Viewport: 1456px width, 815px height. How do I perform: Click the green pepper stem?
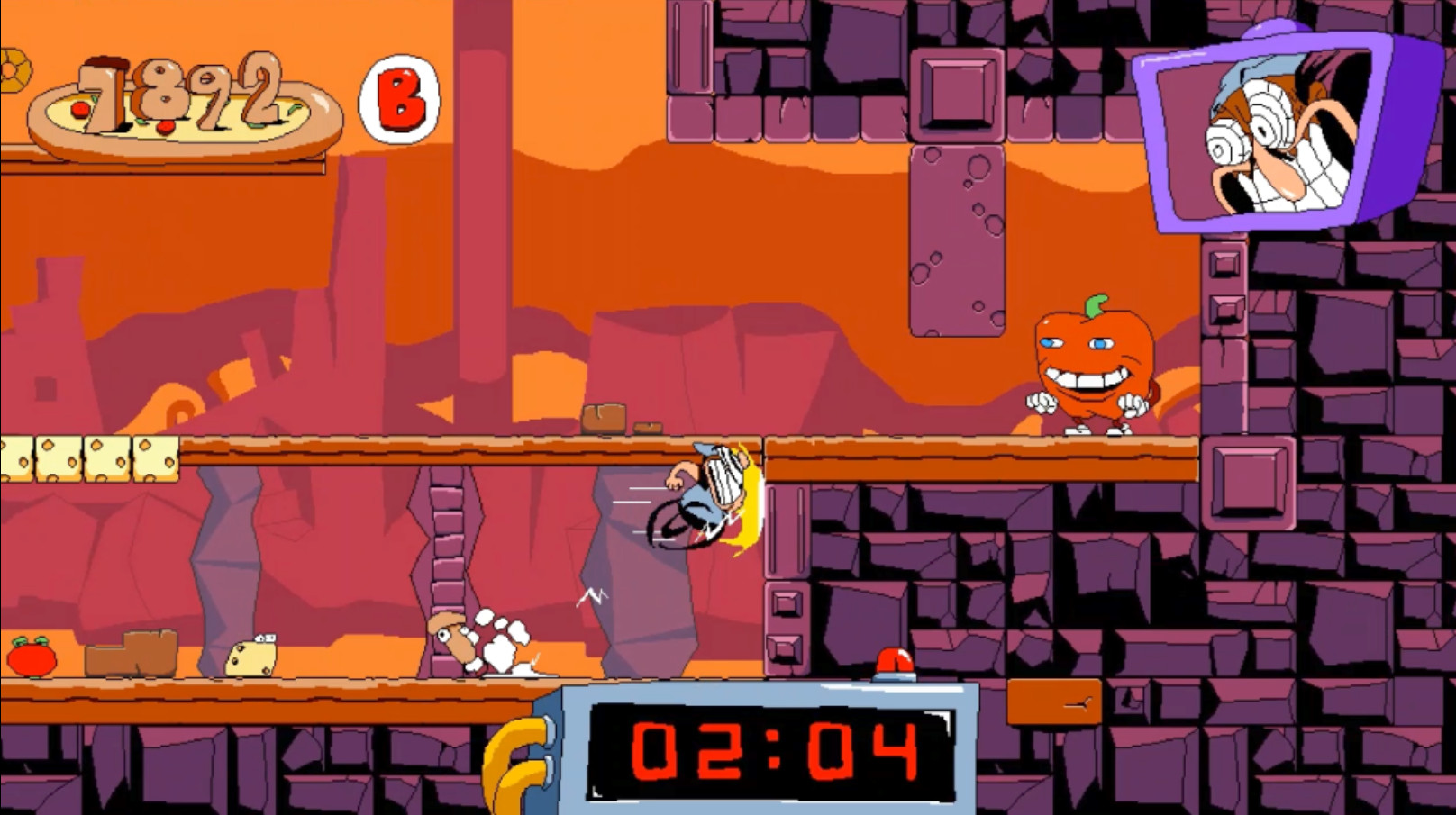pos(1097,303)
